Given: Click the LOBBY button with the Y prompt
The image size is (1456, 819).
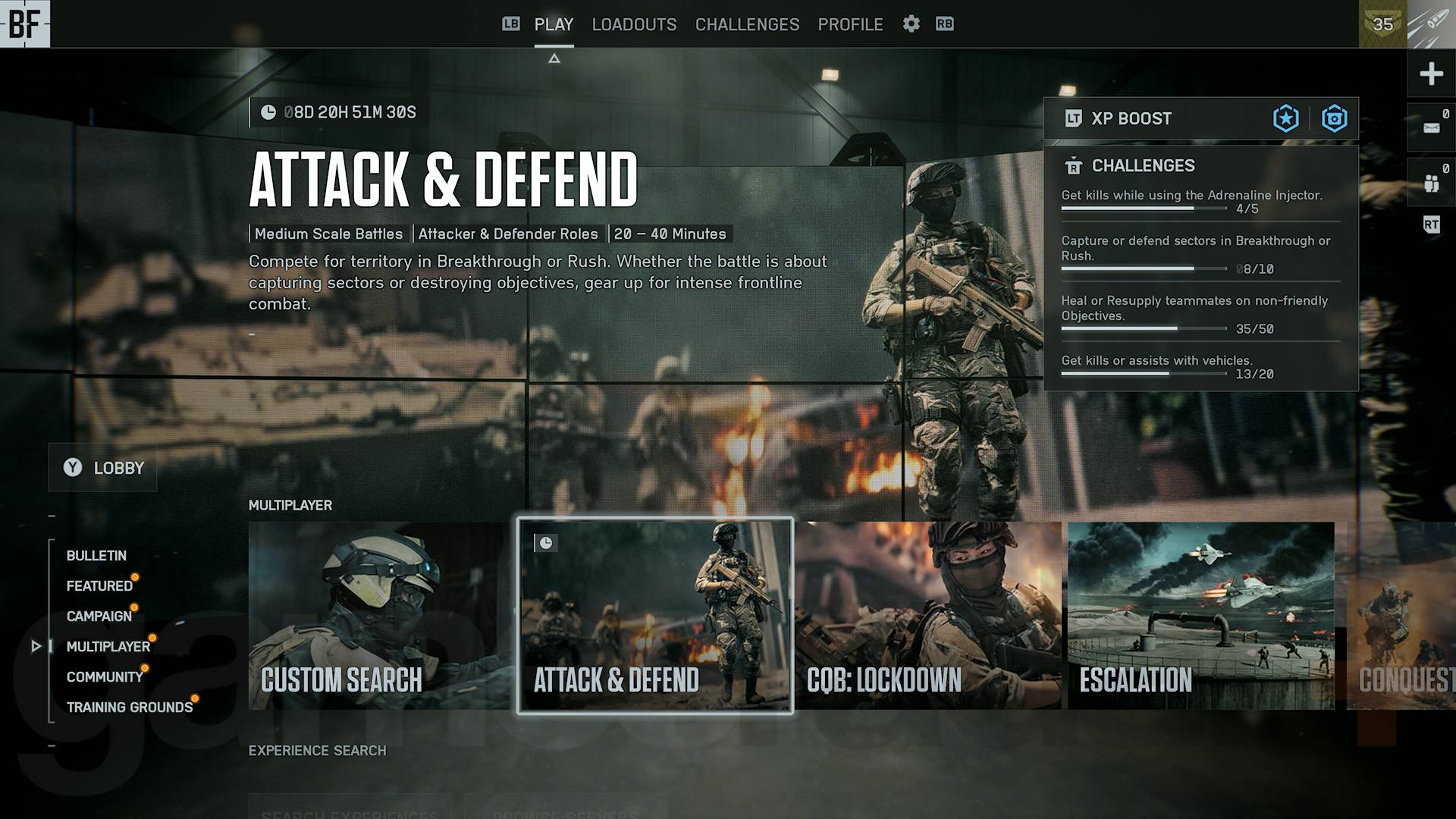Looking at the screenshot, I should pyautogui.click(x=102, y=468).
